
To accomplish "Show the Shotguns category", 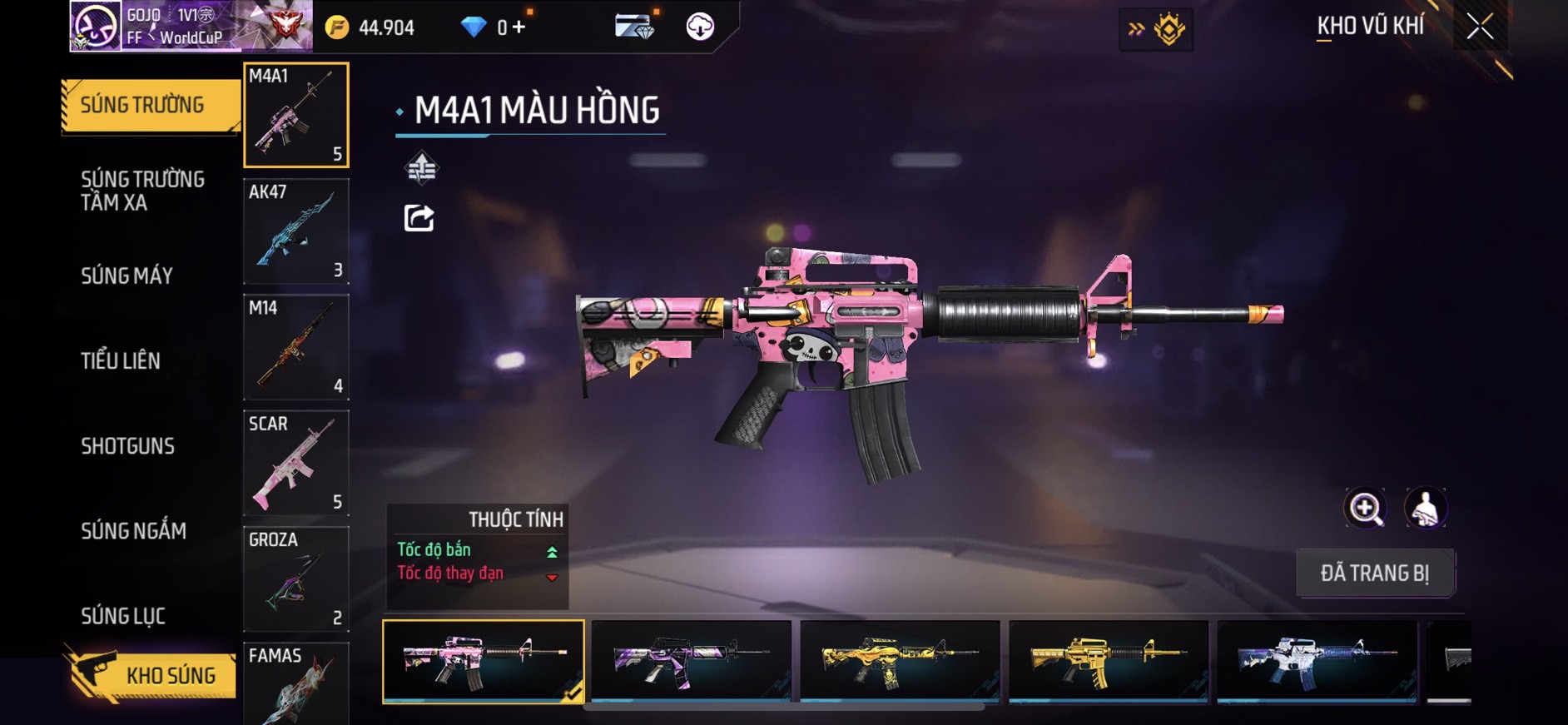I will (127, 446).
